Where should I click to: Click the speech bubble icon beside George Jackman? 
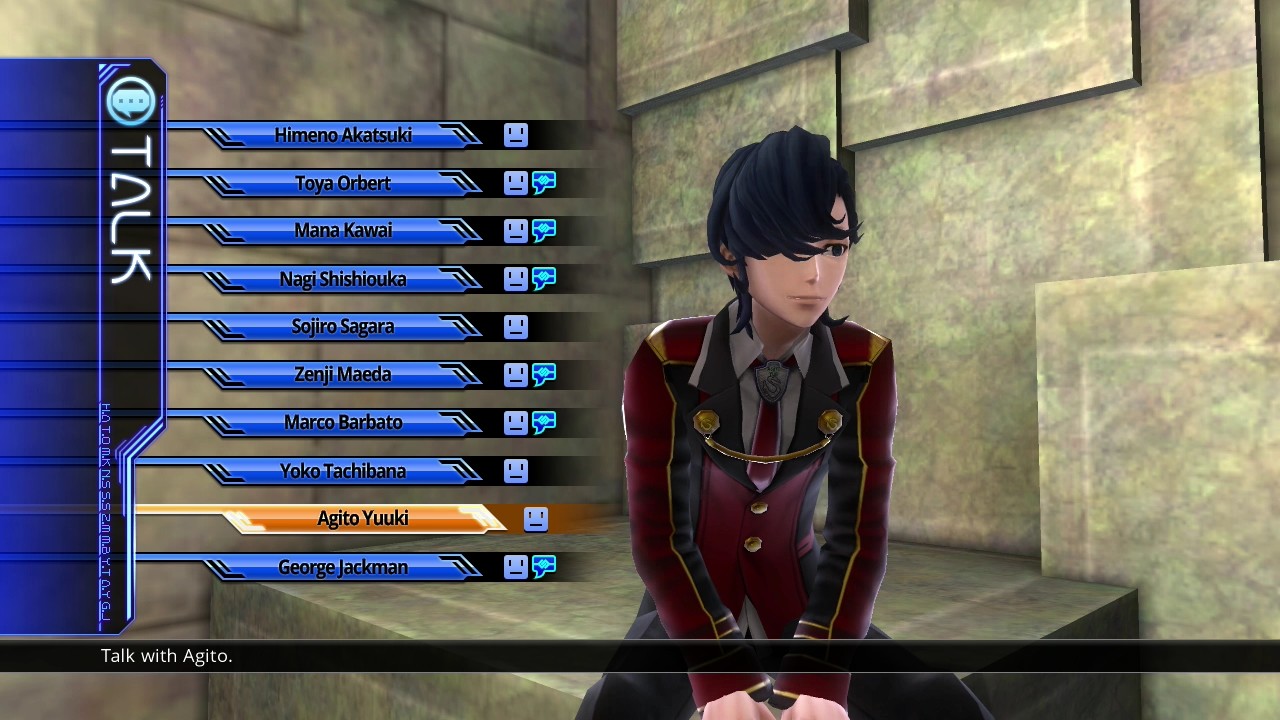pyautogui.click(x=544, y=567)
